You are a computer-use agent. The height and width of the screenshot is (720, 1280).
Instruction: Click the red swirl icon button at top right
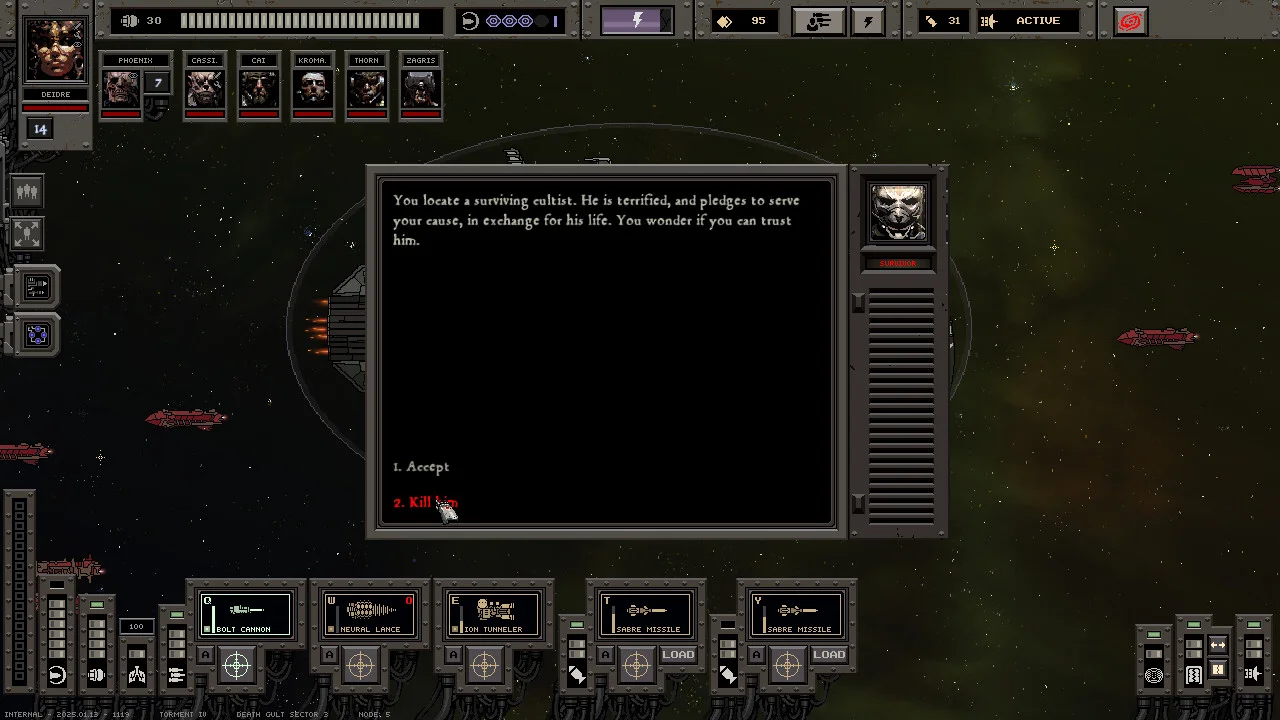[1130, 21]
